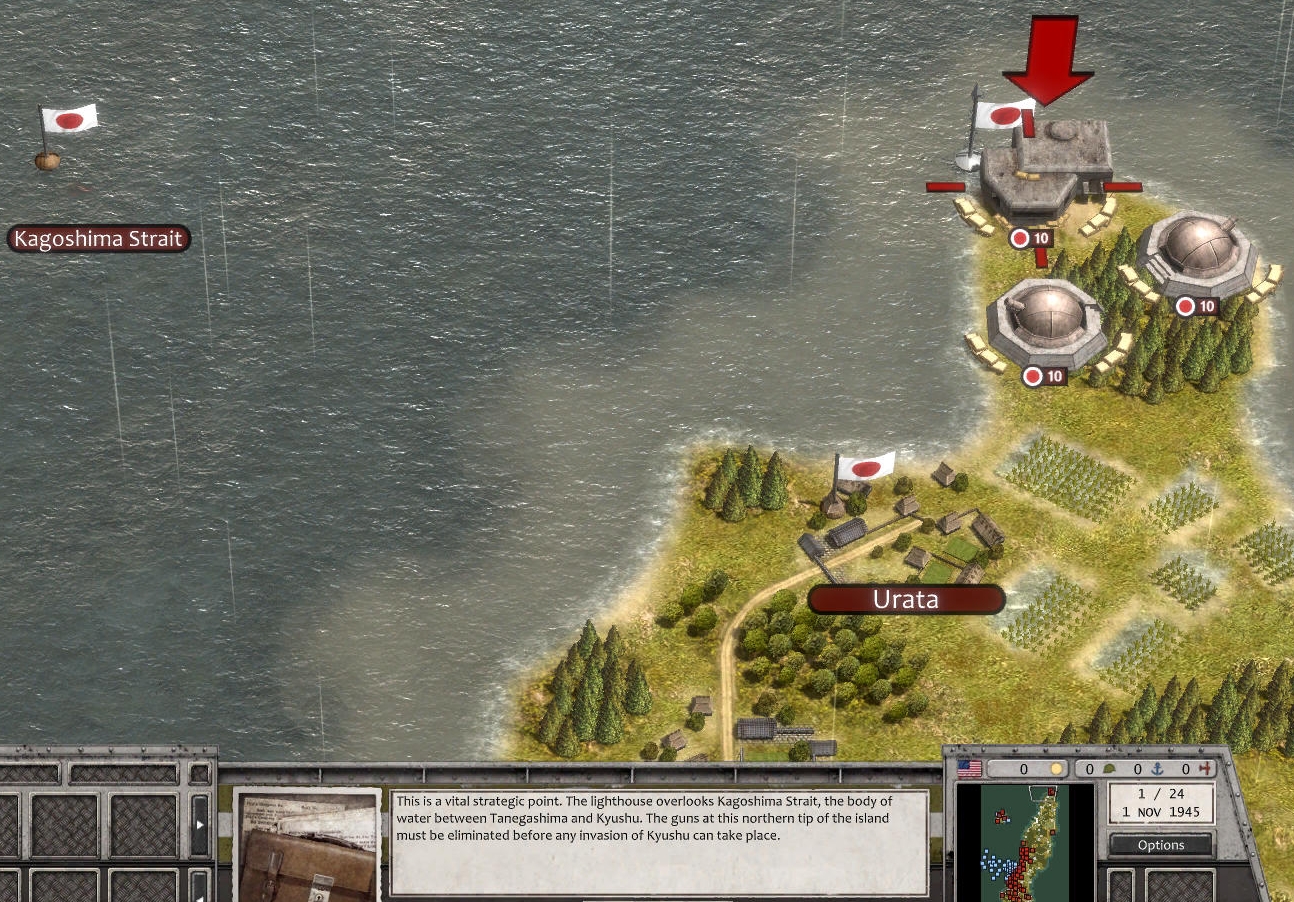This screenshot has width=1294, height=902.
Task: Open the Options menu
Action: tap(1161, 844)
